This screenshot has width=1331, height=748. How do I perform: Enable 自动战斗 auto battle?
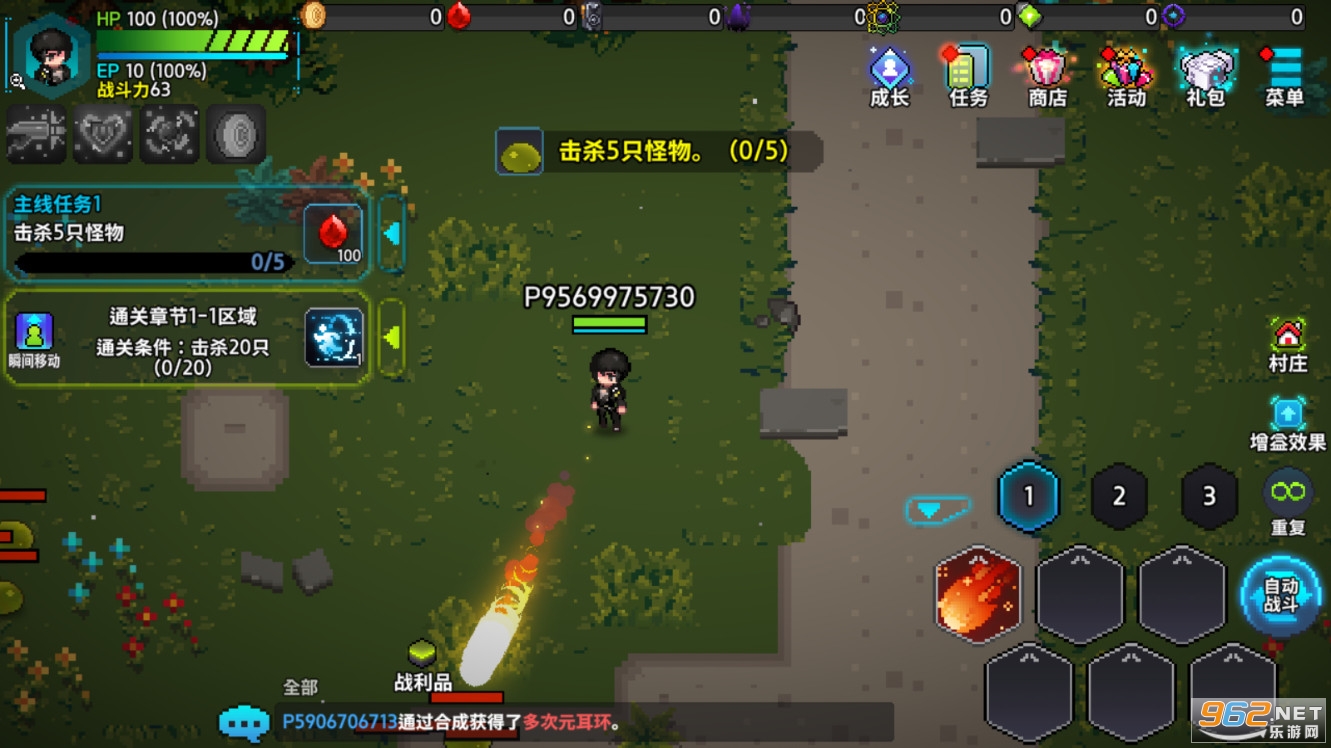tap(1281, 596)
